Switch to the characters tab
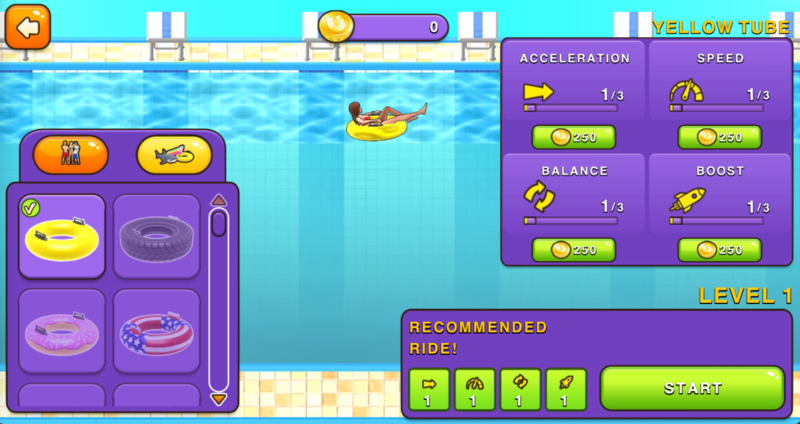The image size is (800, 424). click(x=70, y=155)
